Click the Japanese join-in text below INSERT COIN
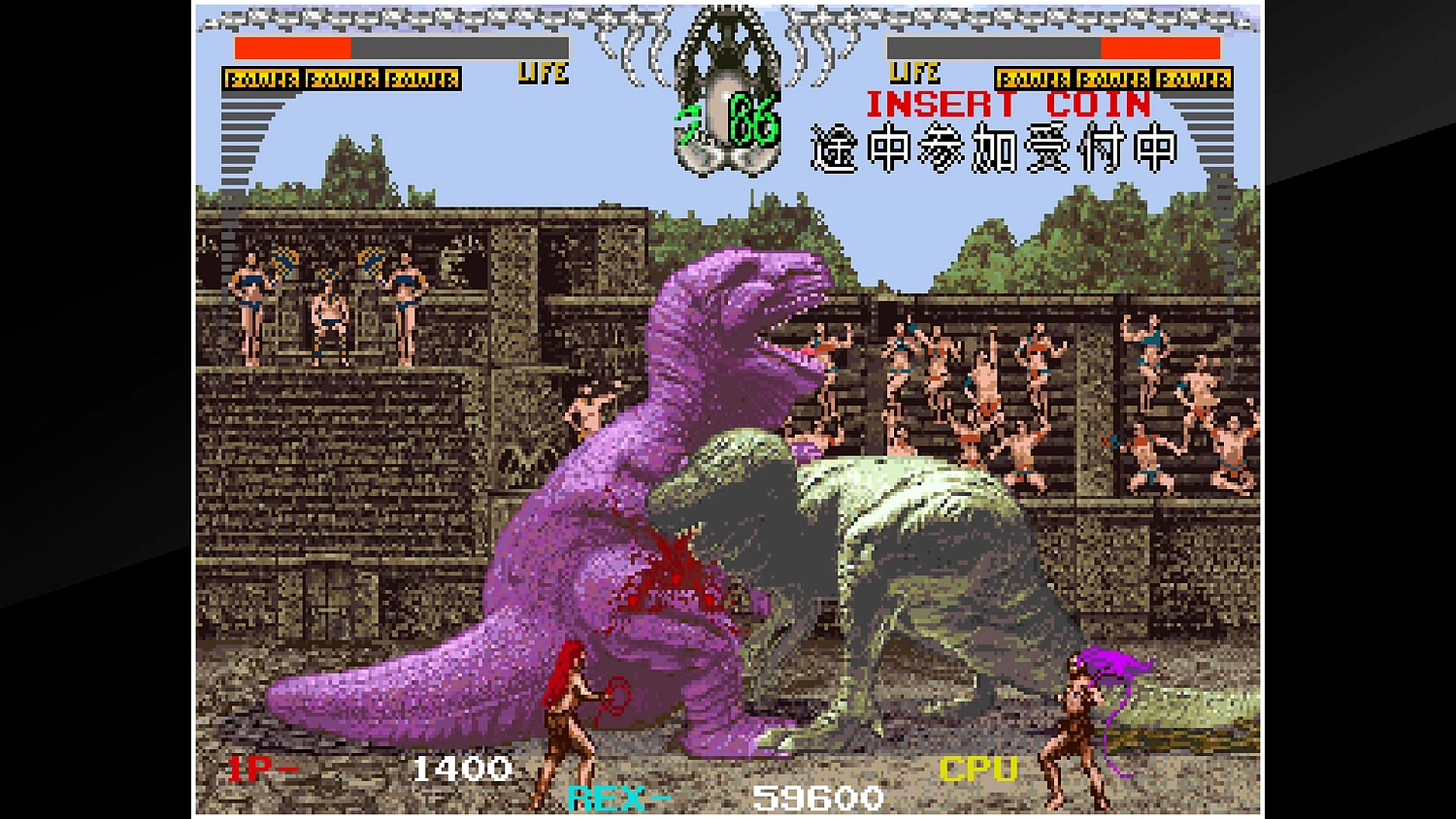Screen dimensions: 1456x819 tap(990, 150)
